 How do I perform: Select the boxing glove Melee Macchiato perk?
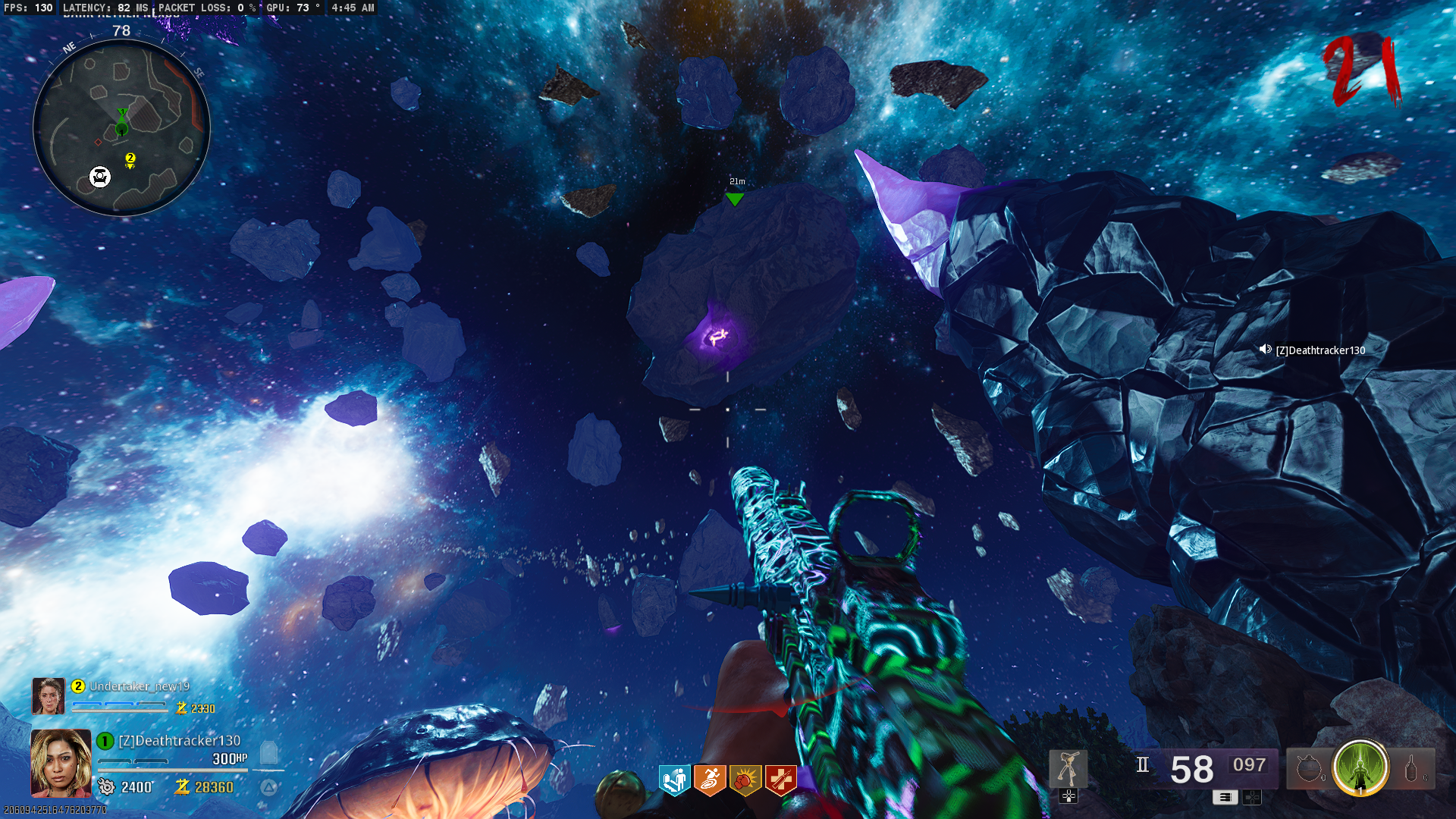coord(745,779)
